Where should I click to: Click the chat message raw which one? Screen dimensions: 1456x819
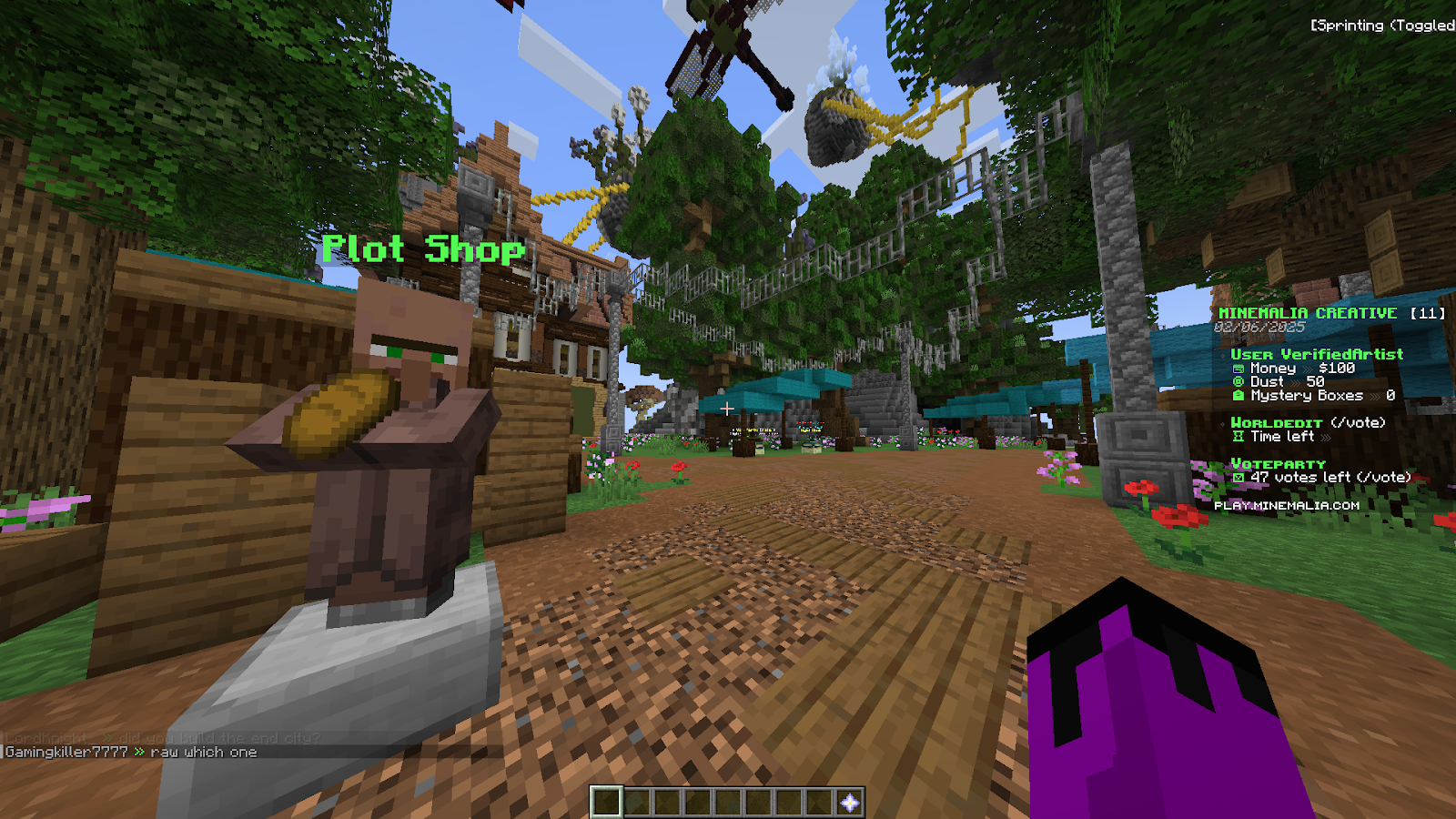click(x=205, y=752)
